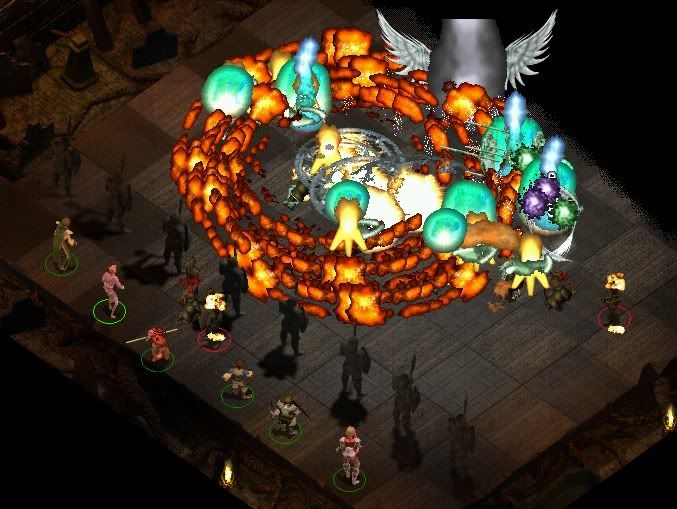Select the helmeted warrior in pale armor
677x509 pixels.
(285, 414)
